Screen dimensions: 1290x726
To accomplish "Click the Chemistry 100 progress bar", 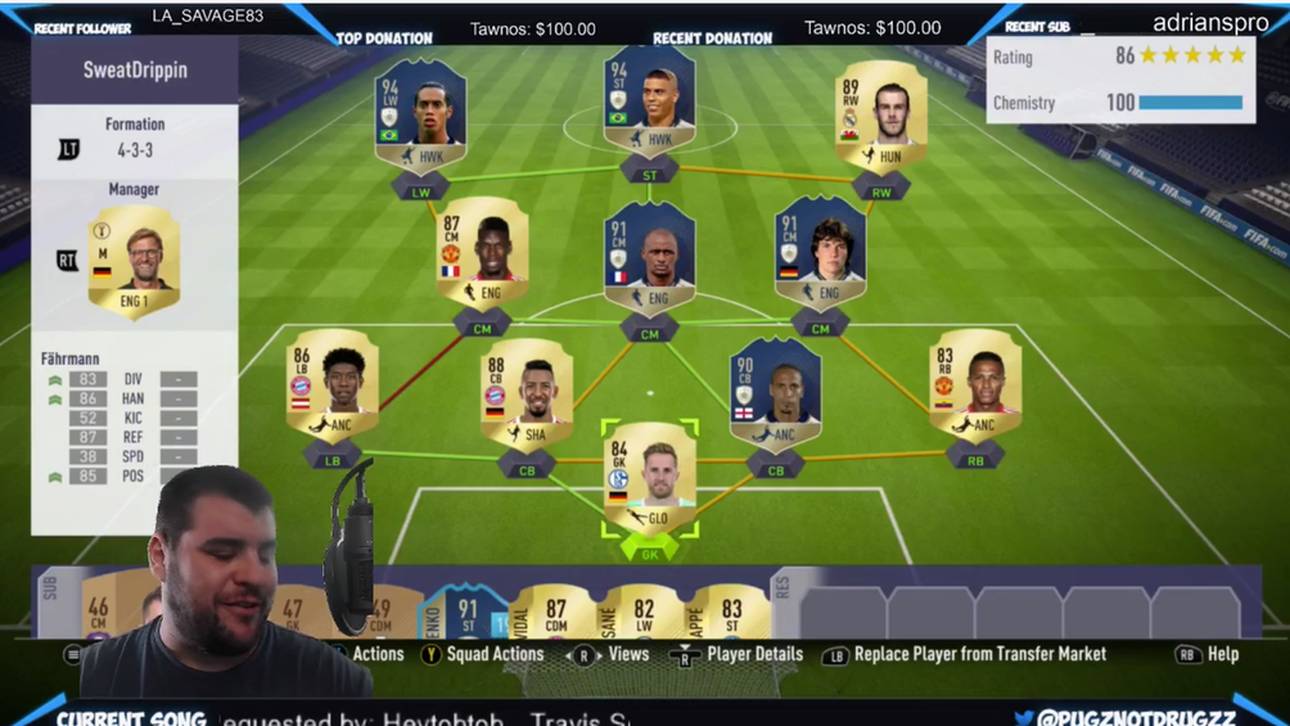I will click(x=1190, y=102).
